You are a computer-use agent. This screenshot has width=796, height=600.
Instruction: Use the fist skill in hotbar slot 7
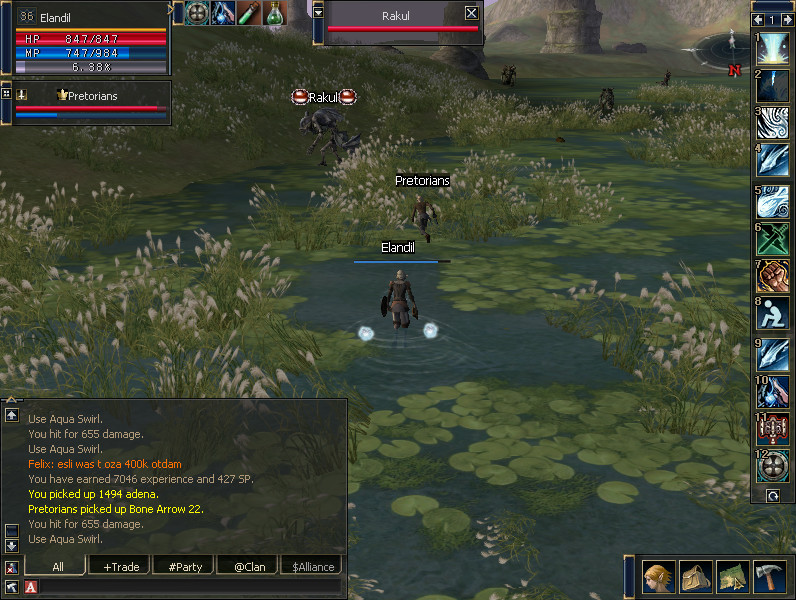pos(773,276)
